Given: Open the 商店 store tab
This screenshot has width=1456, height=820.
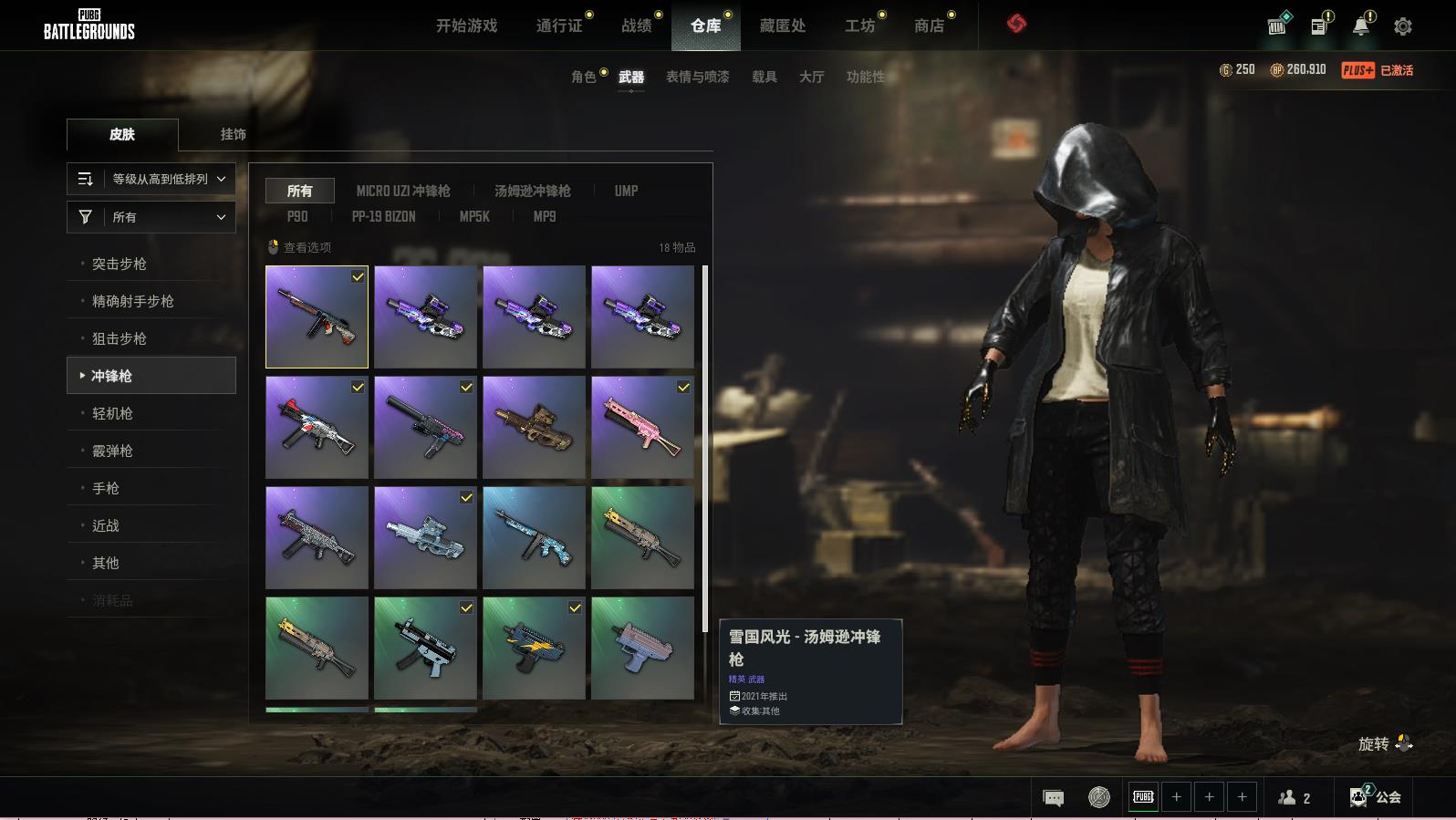Looking at the screenshot, I should click(x=929, y=26).
